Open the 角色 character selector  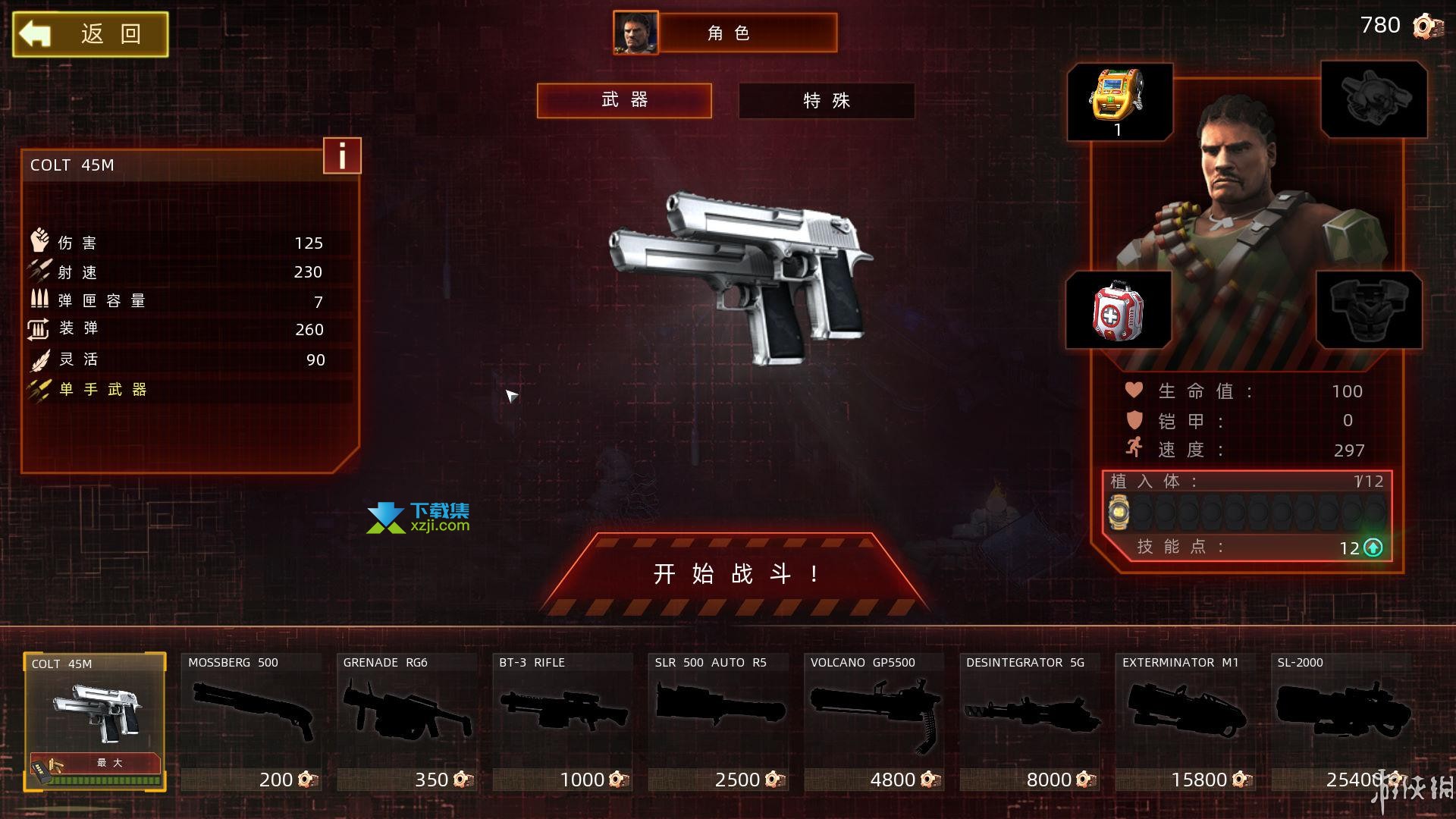pos(726,33)
